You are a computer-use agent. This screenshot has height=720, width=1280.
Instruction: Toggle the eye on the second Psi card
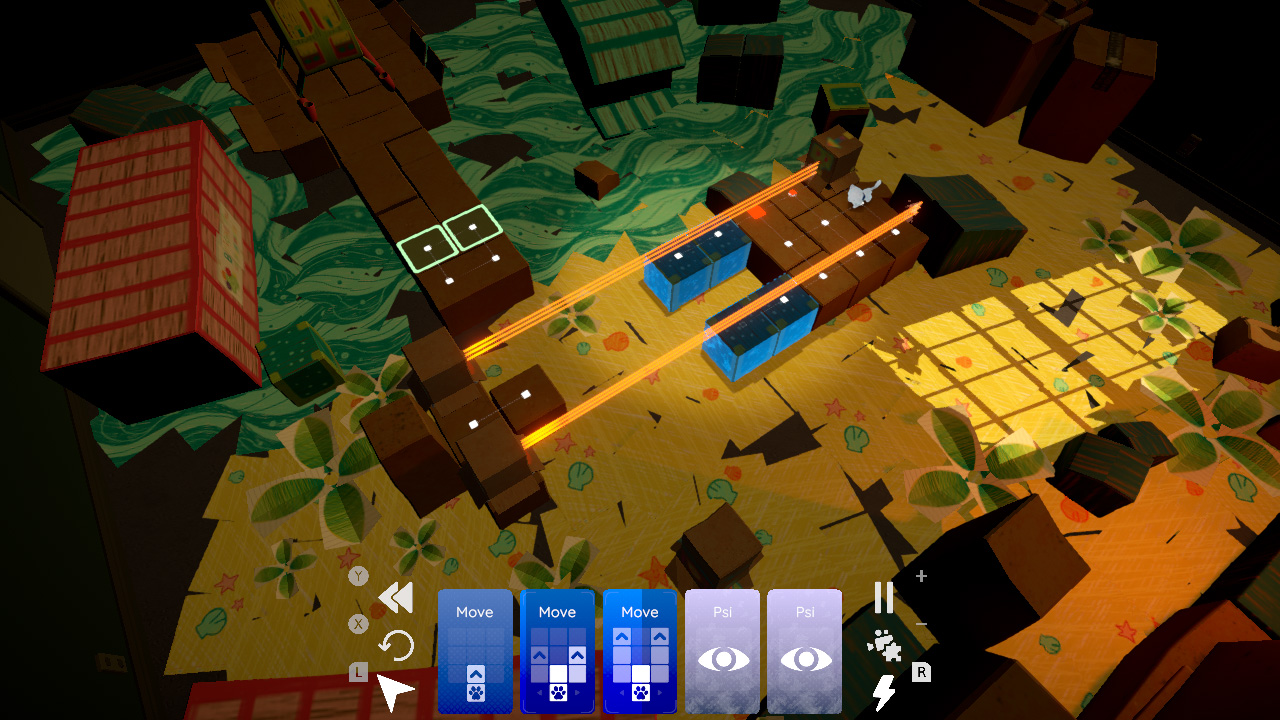(x=806, y=658)
